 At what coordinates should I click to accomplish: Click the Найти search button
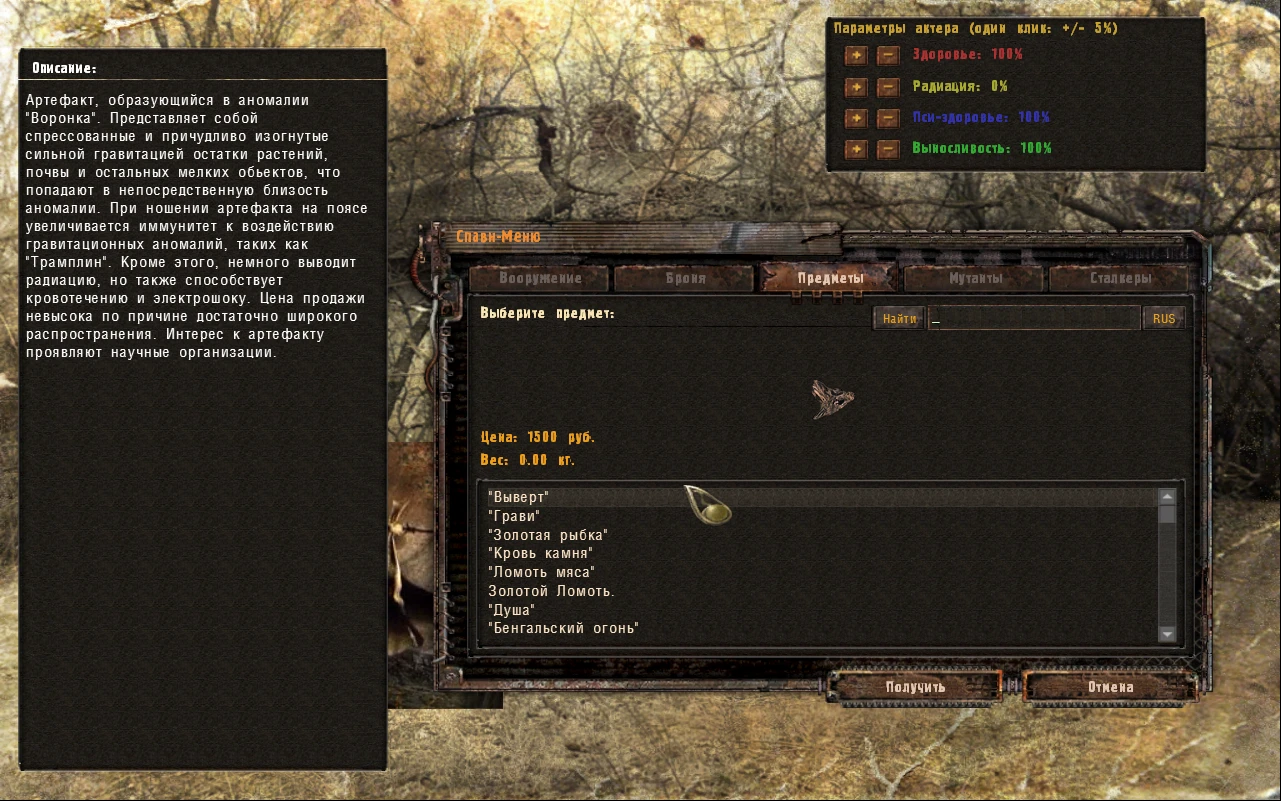click(898, 317)
